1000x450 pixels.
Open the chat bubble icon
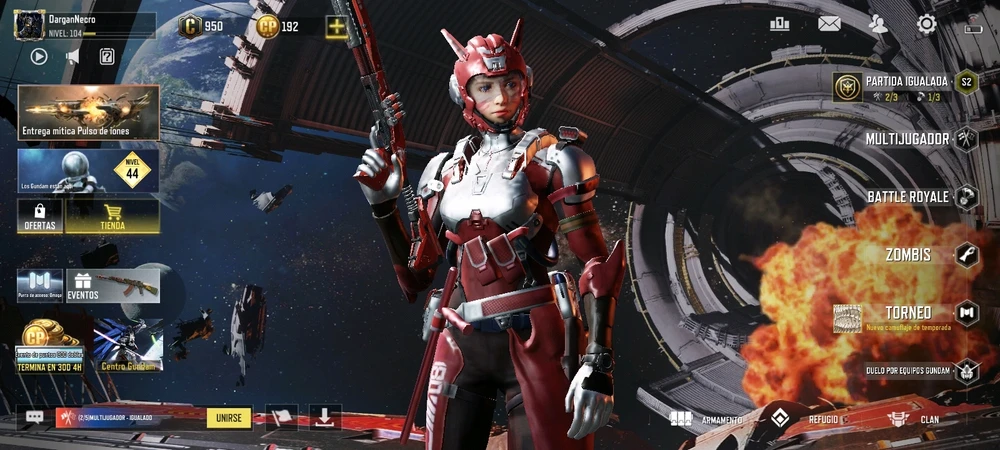coord(35,417)
